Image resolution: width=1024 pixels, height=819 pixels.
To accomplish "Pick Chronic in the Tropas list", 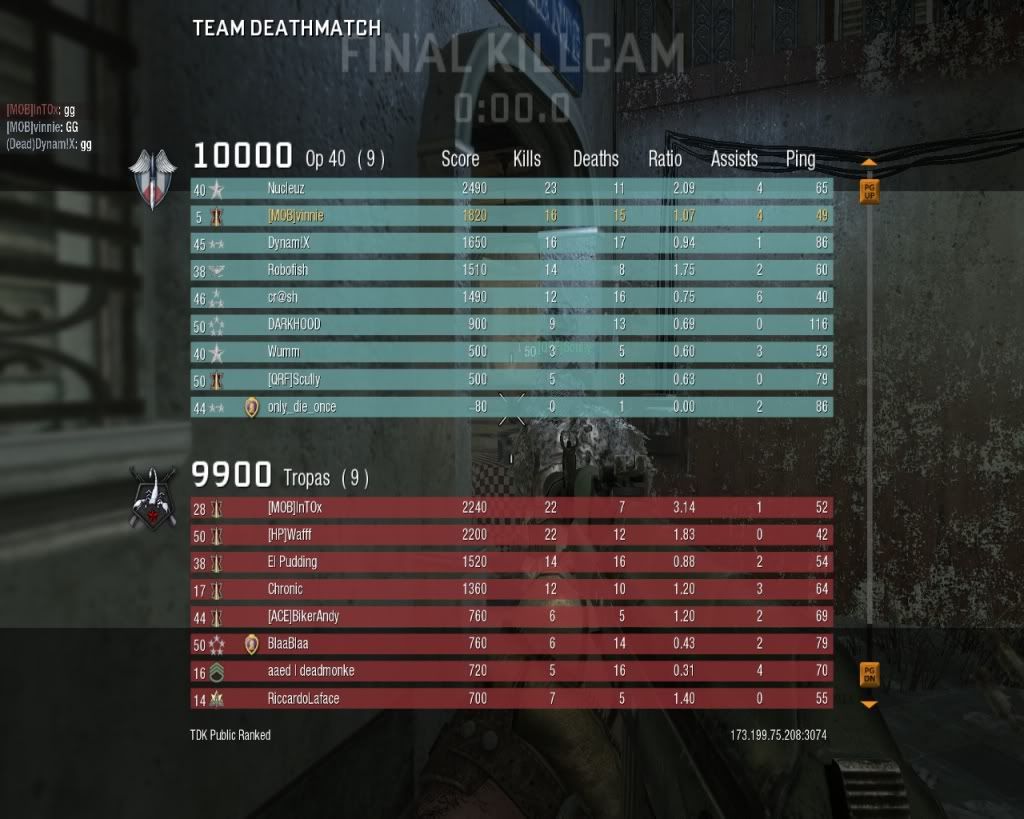I will (511, 590).
